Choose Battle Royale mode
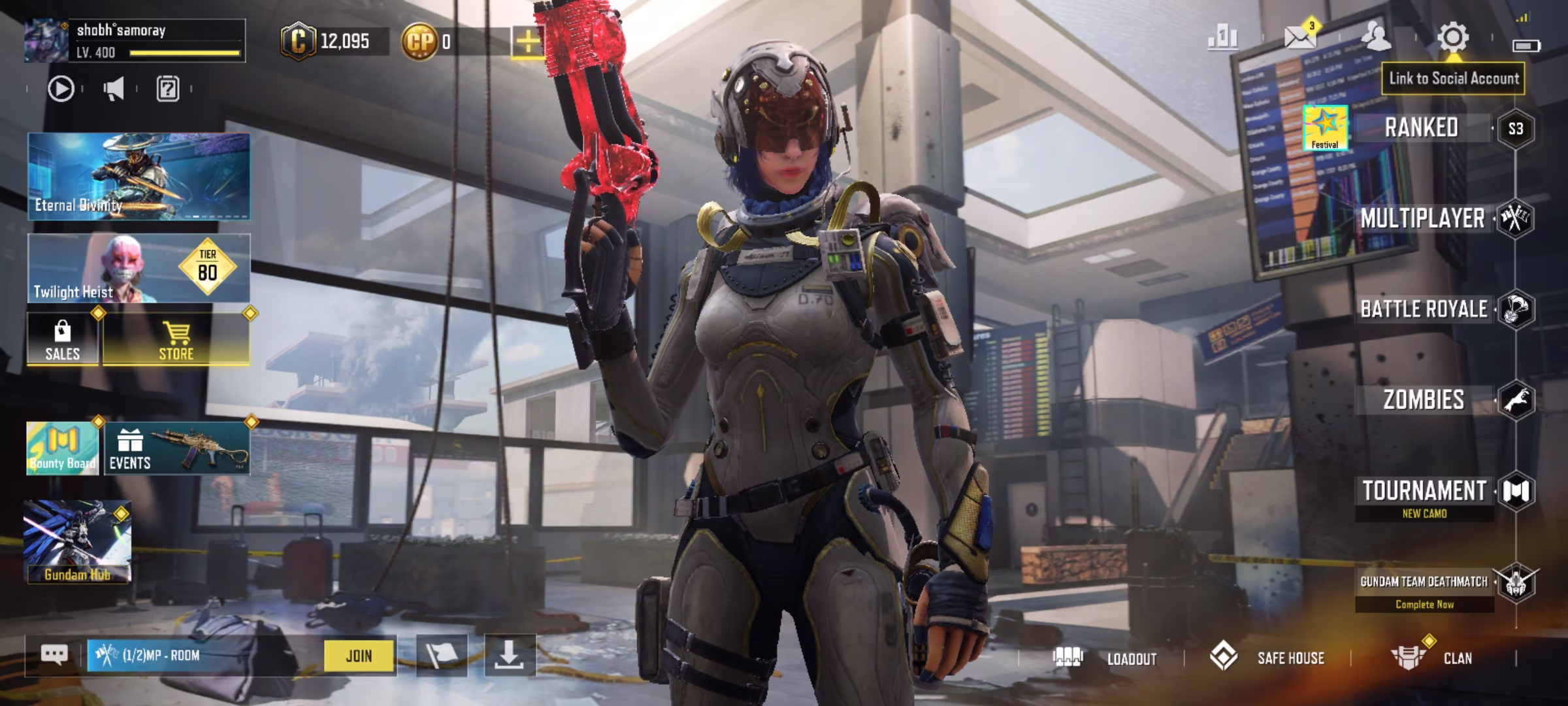Screen dimensions: 1568x706 (x=1424, y=309)
